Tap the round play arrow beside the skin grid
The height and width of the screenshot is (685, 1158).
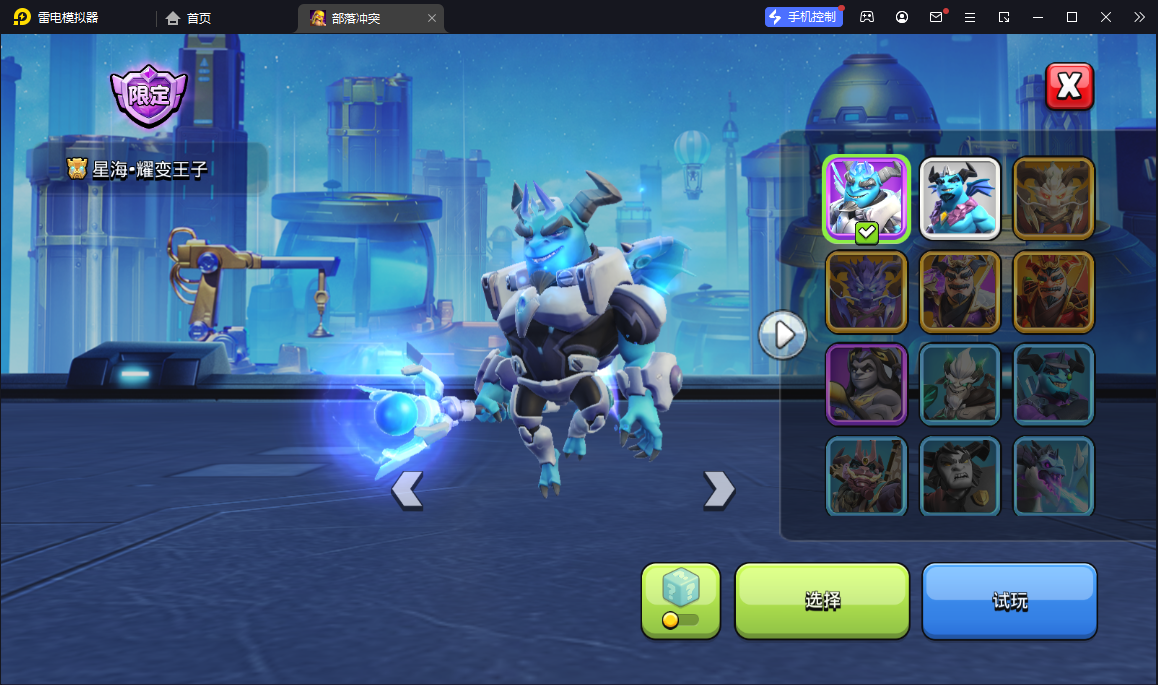tap(782, 334)
